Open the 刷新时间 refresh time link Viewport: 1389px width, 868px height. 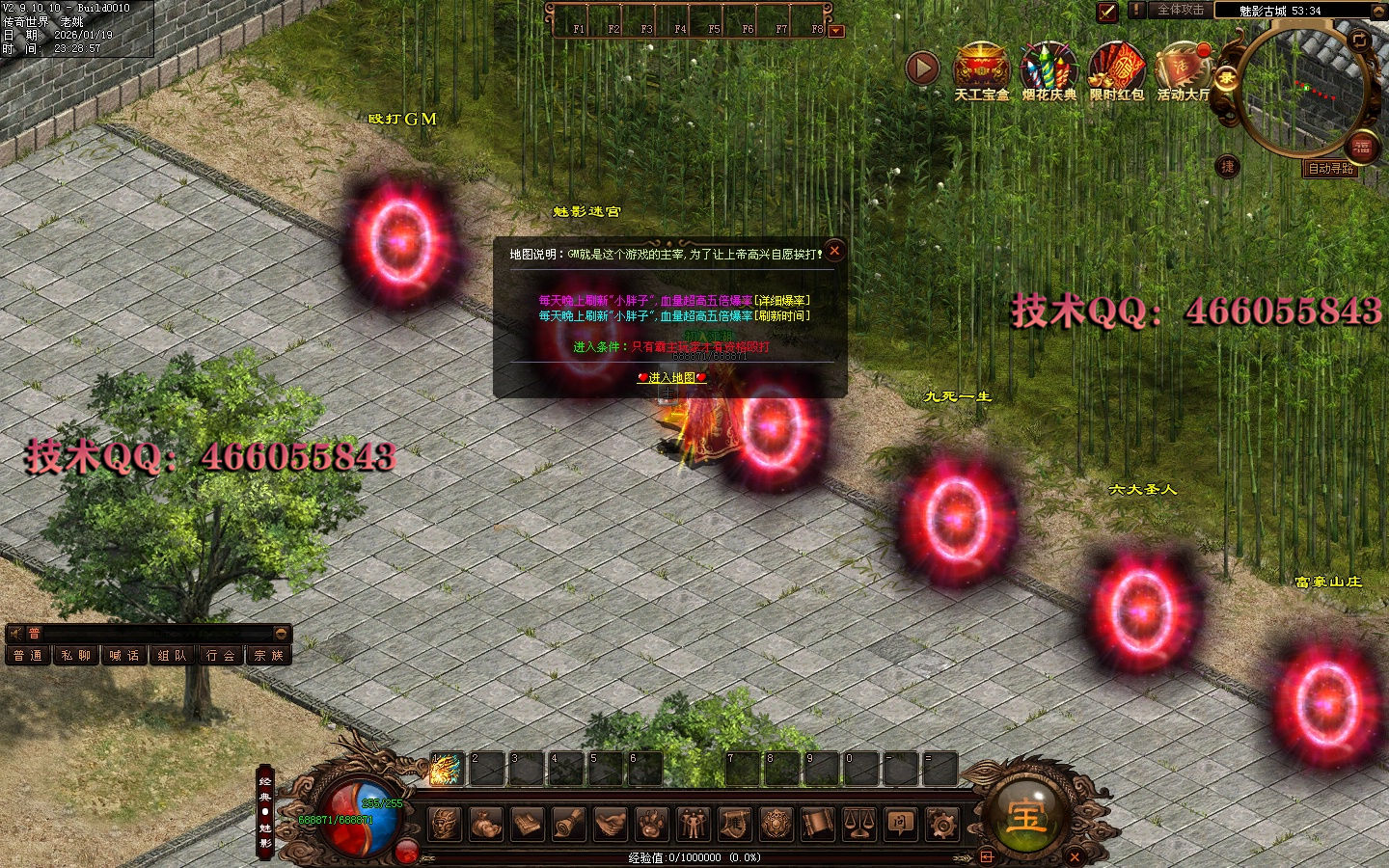[782, 316]
